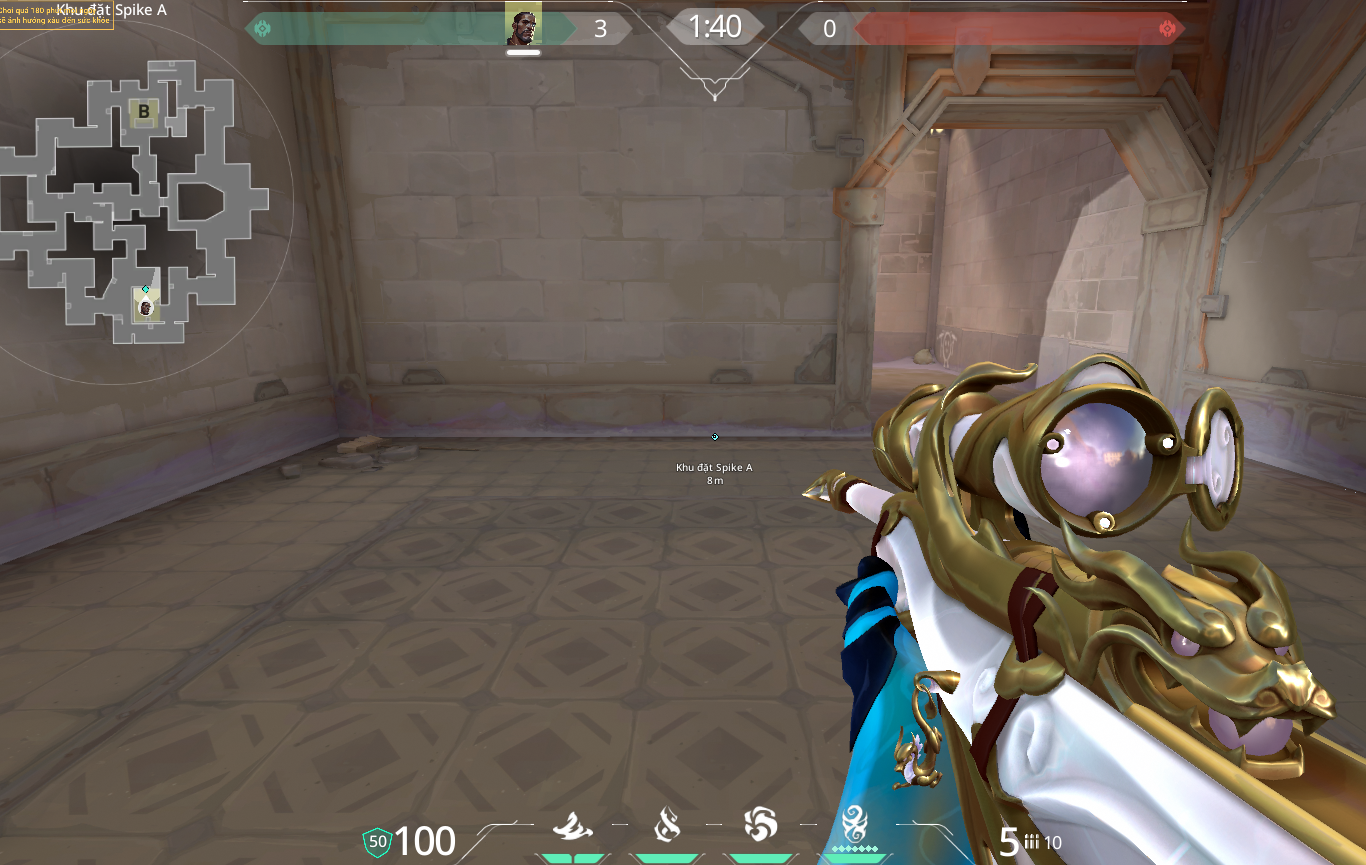Select the B site marker on the minimap

tap(144, 112)
